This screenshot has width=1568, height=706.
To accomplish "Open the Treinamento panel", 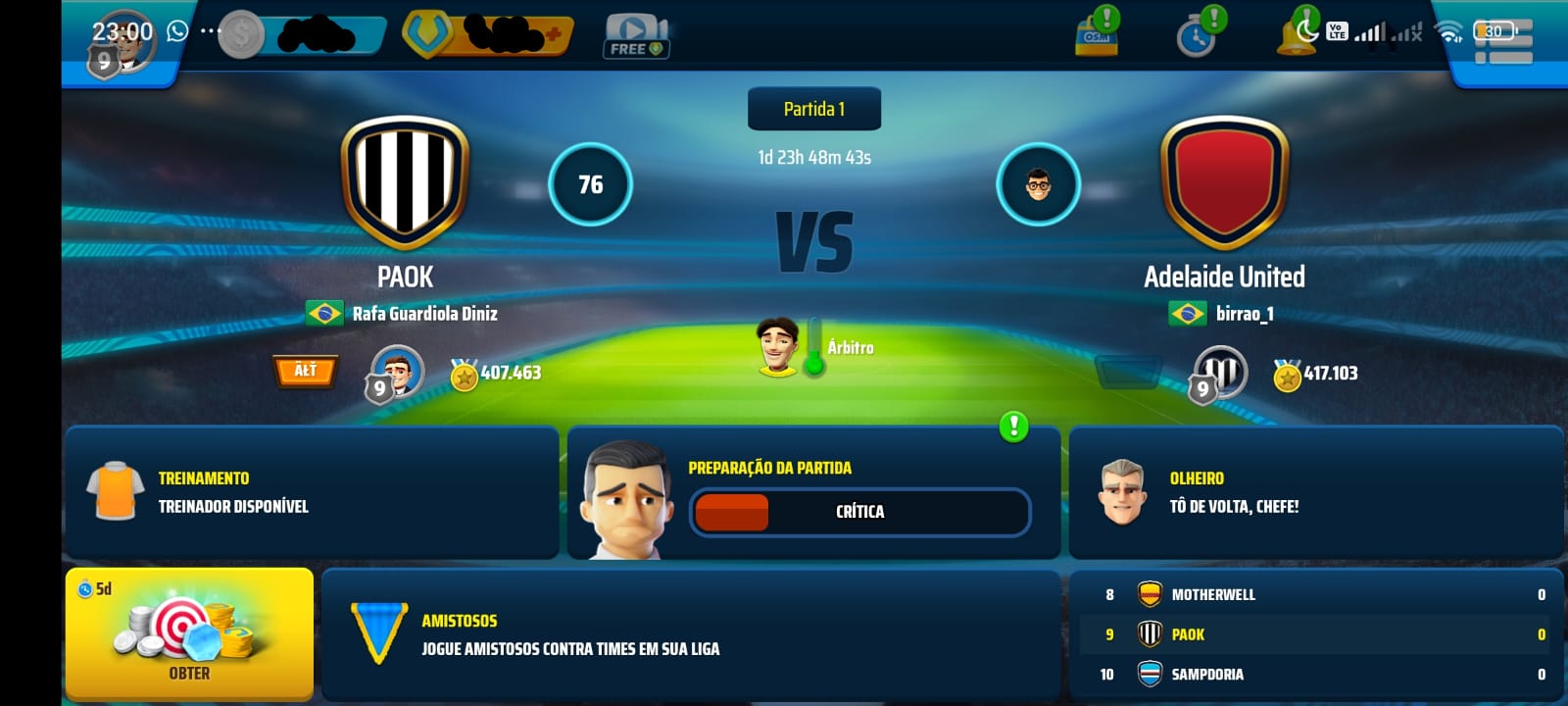I will [312, 492].
